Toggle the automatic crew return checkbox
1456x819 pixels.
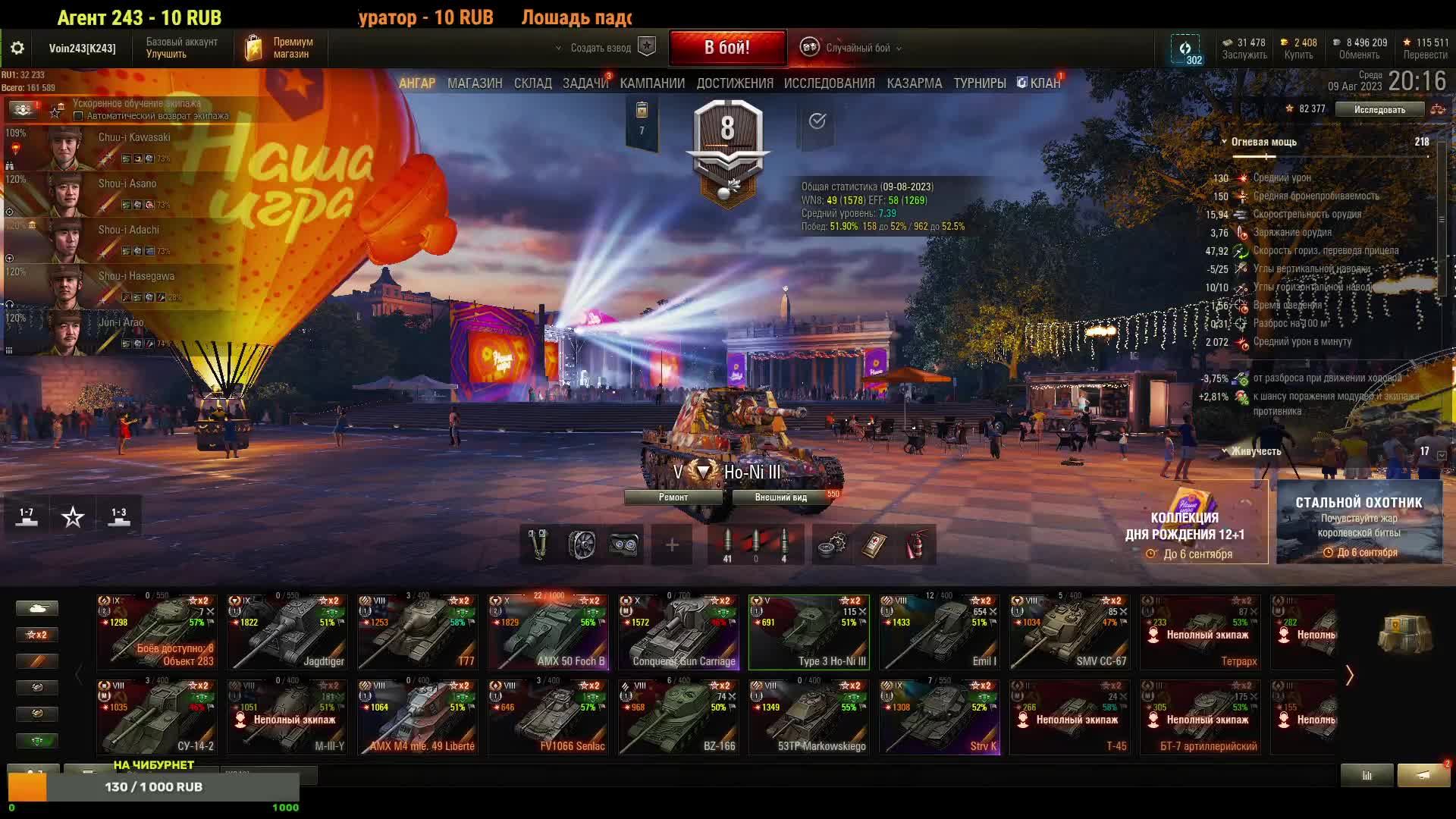78,116
